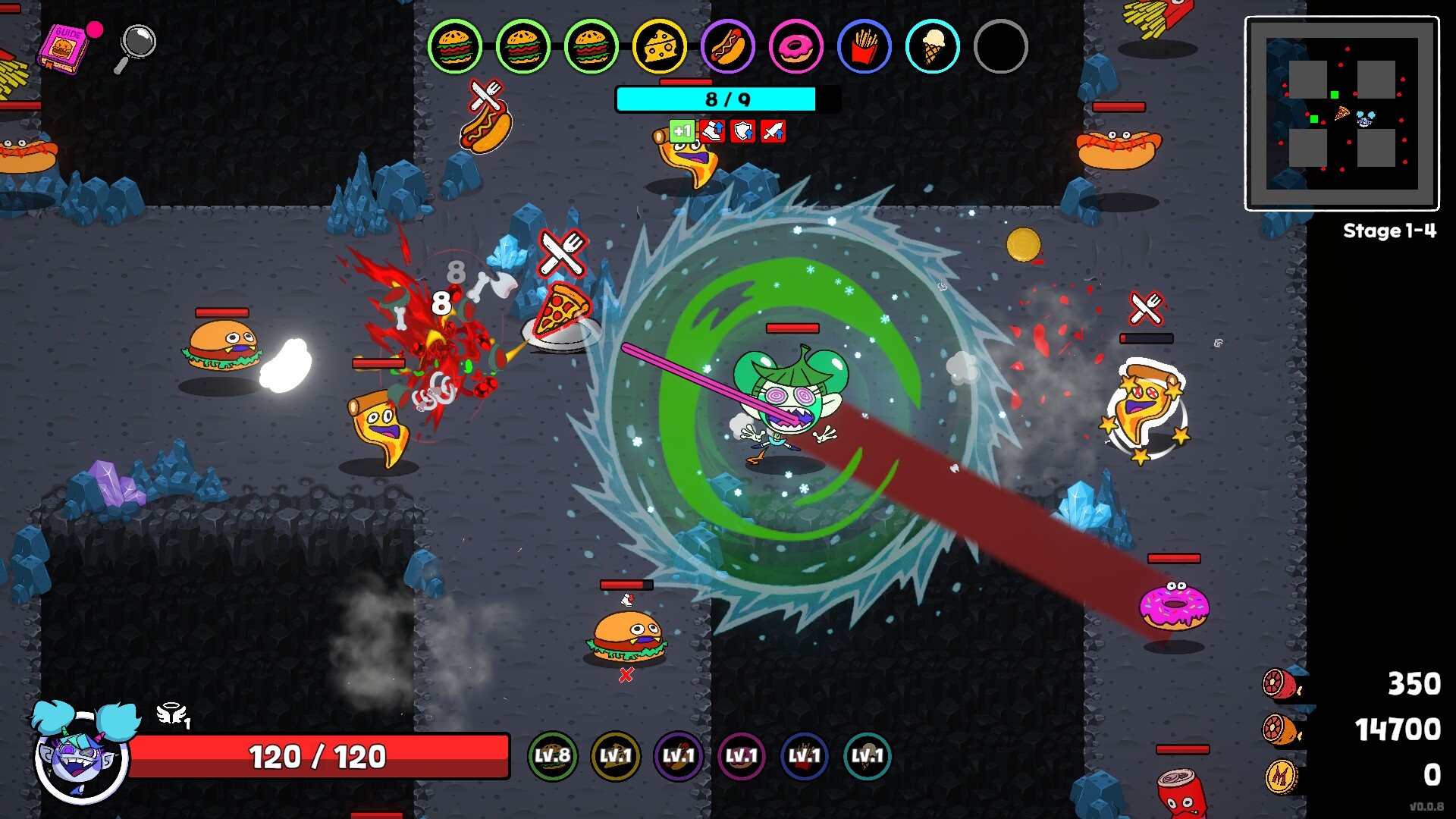Click the ice cream cone progression icon
Viewport: 1456px width, 819px height.
pyautogui.click(x=932, y=46)
